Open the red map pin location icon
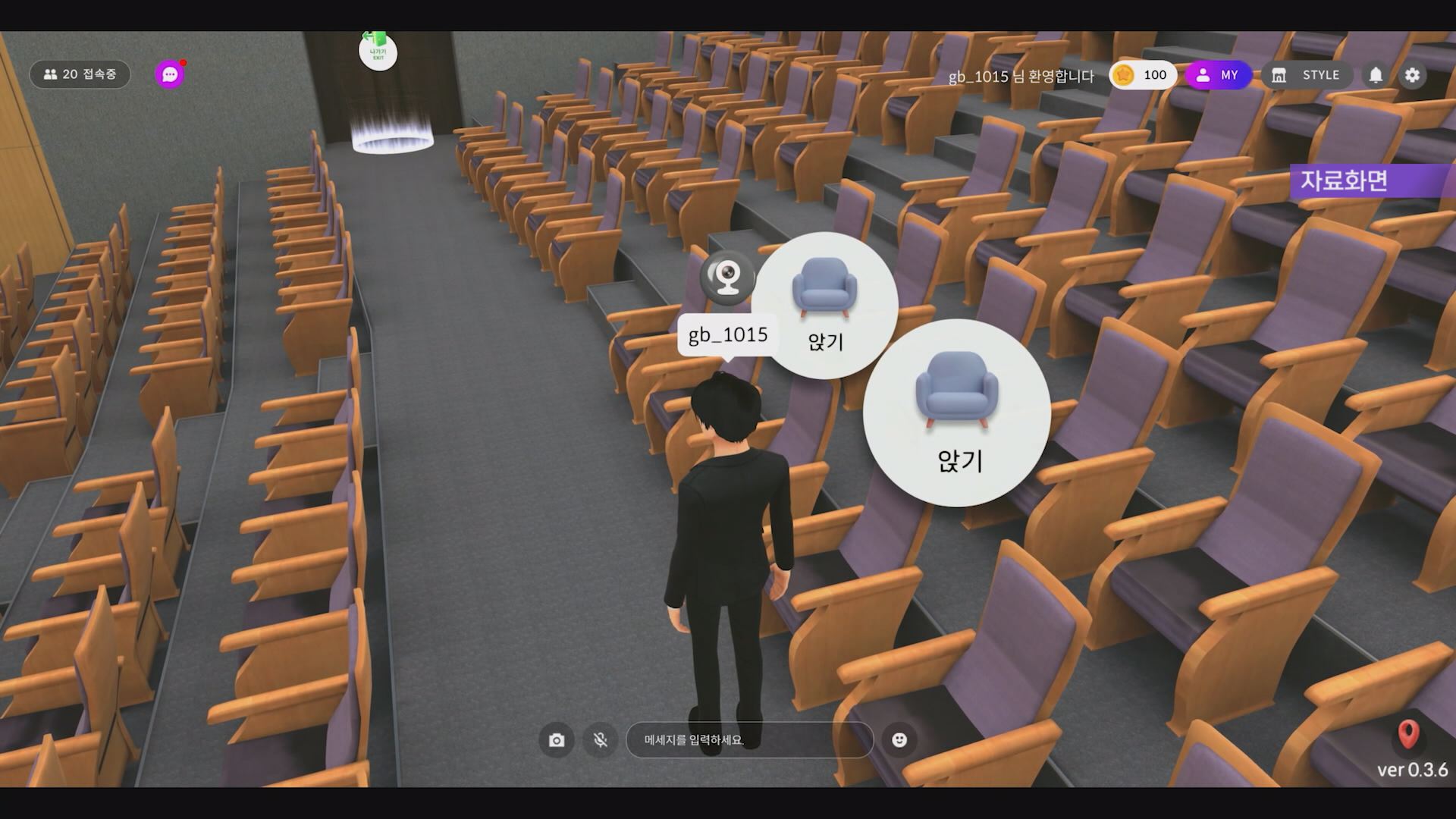Image resolution: width=1456 pixels, height=819 pixels. pos(1408,734)
